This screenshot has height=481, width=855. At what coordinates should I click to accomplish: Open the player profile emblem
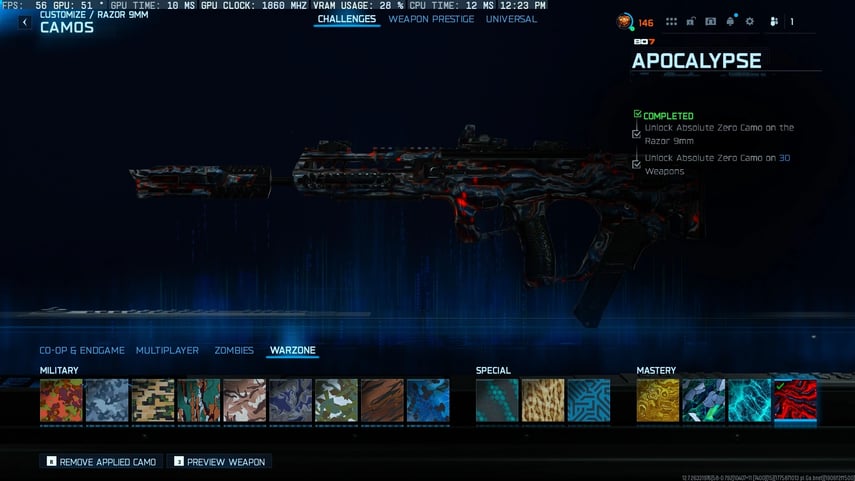pos(625,21)
